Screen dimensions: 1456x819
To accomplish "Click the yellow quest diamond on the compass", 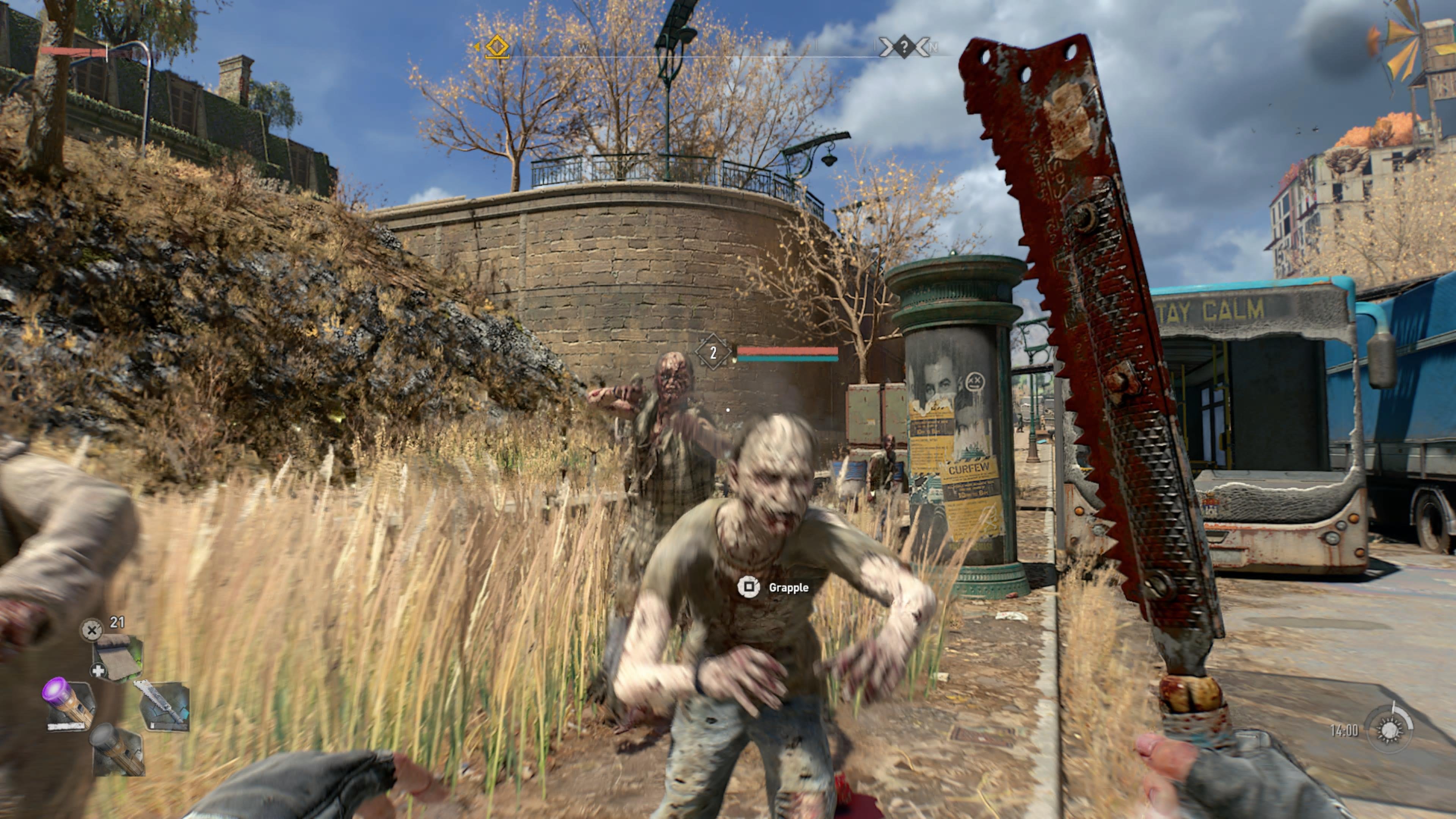I will click(497, 47).
